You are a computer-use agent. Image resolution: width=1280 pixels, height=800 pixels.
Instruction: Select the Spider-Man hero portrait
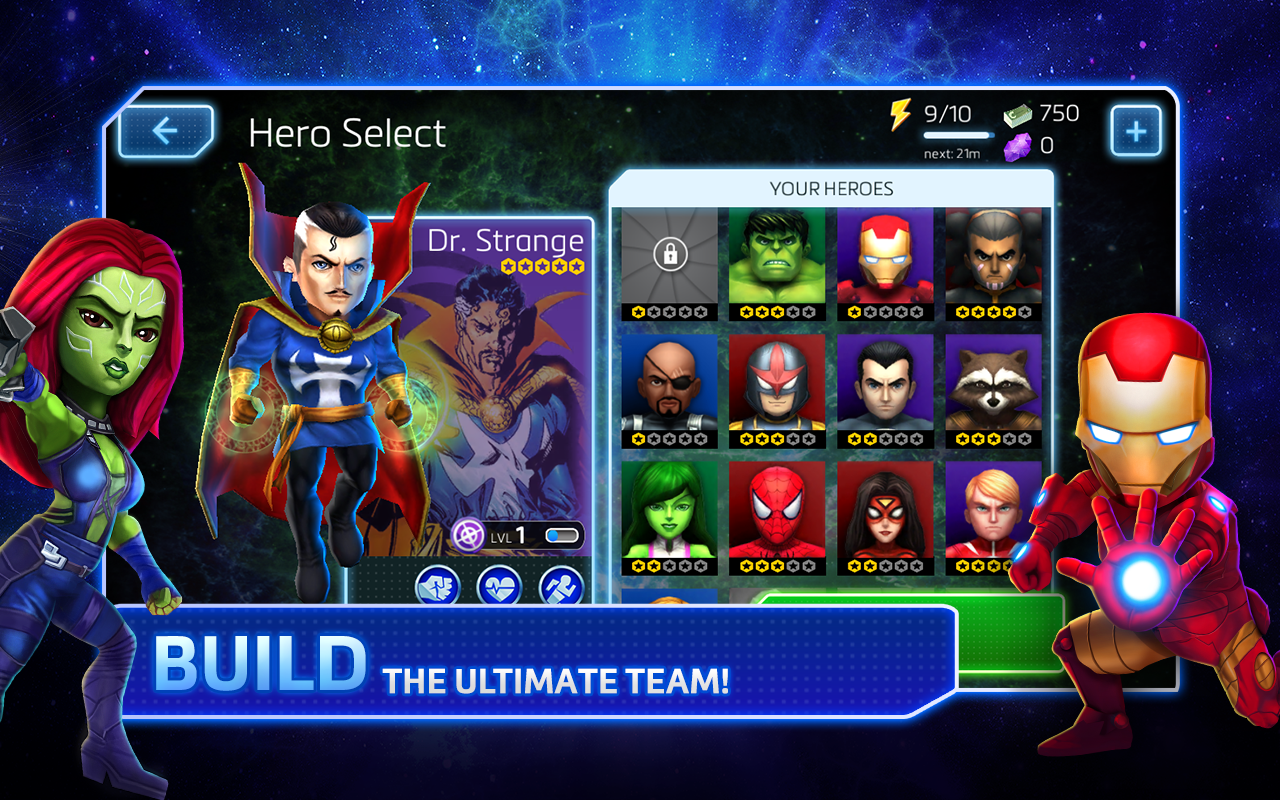point(774,511)
